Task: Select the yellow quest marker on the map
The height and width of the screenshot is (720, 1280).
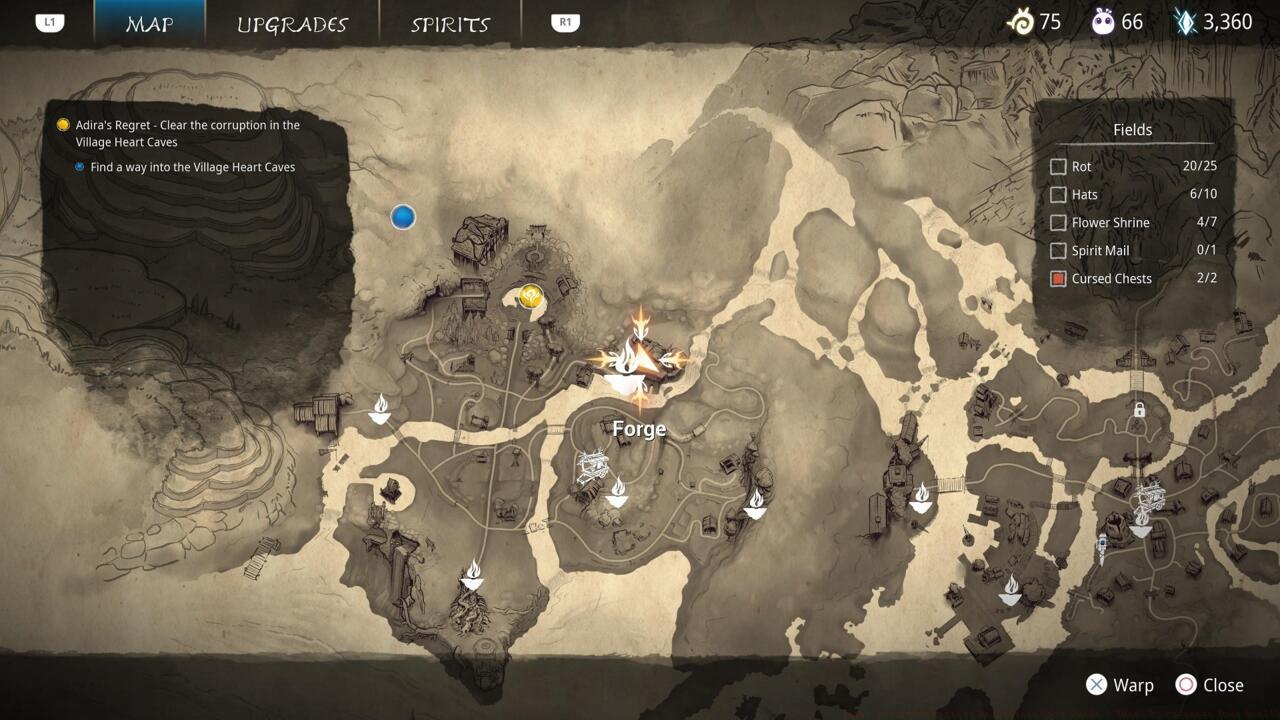Action: [531, 295]
